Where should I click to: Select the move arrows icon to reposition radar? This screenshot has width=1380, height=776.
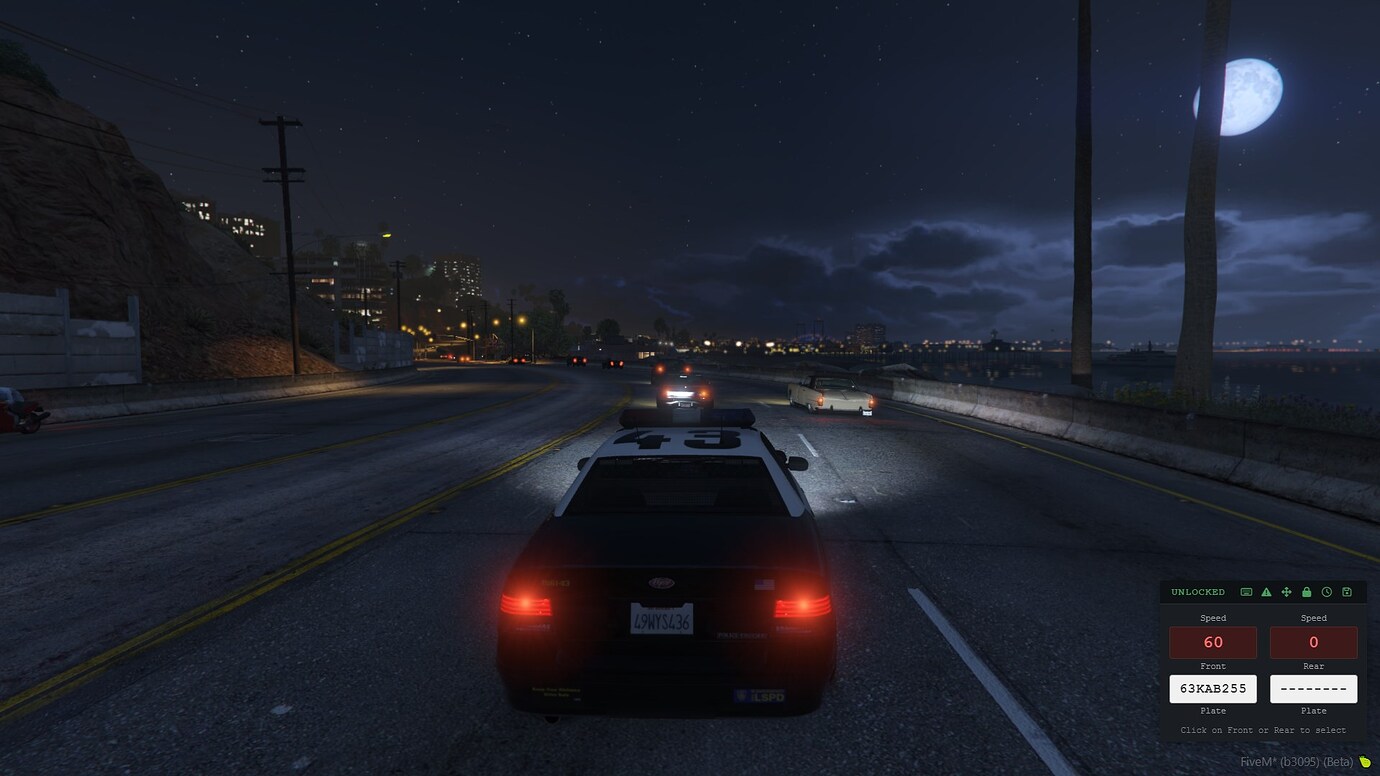pos(1288,591)
